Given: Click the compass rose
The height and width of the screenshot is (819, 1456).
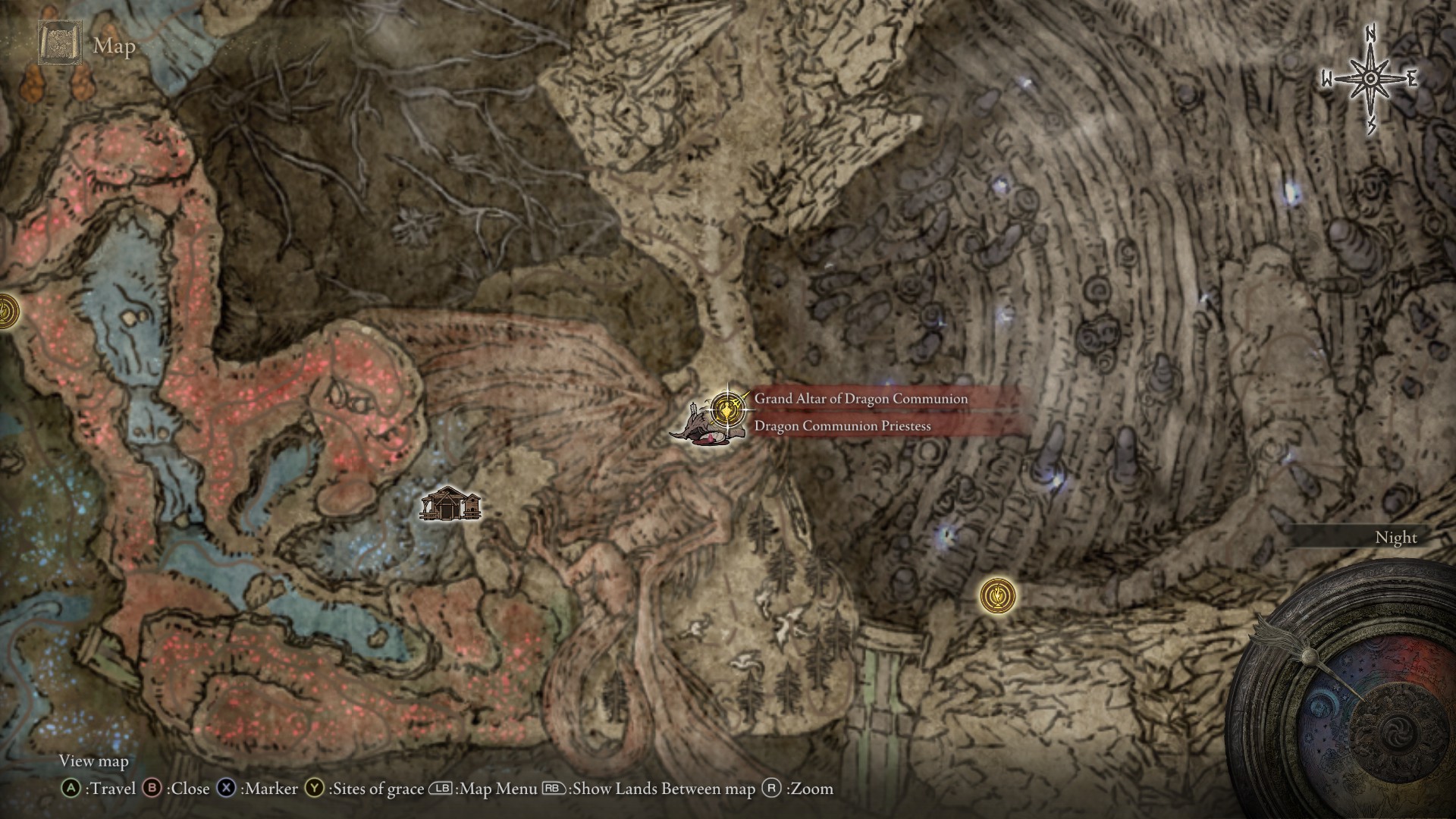Looking at the screenshot, I should point(1370,79).
